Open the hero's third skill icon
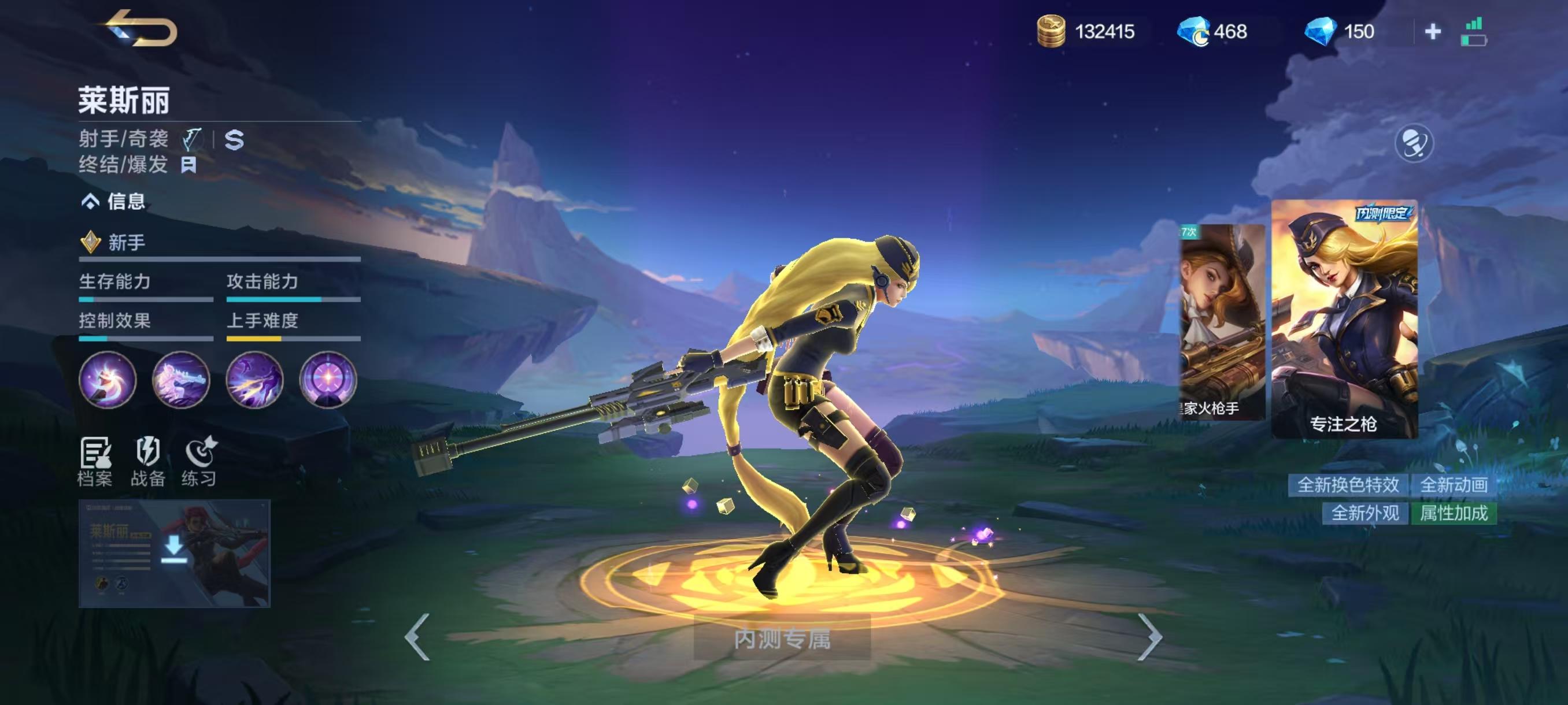The height and width of the screenshot is (705, 1568). coord(255,381)
